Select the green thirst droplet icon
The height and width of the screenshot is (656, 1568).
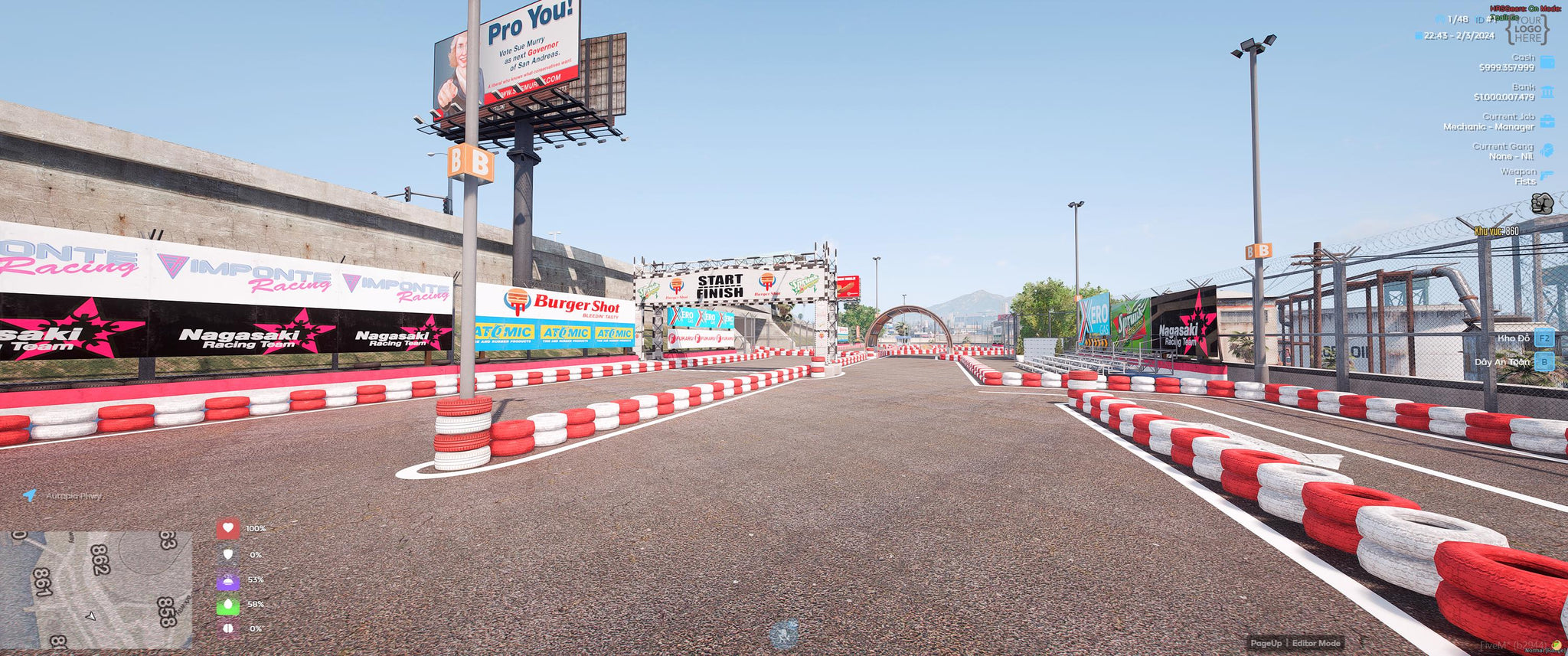[x=227, y=605]
